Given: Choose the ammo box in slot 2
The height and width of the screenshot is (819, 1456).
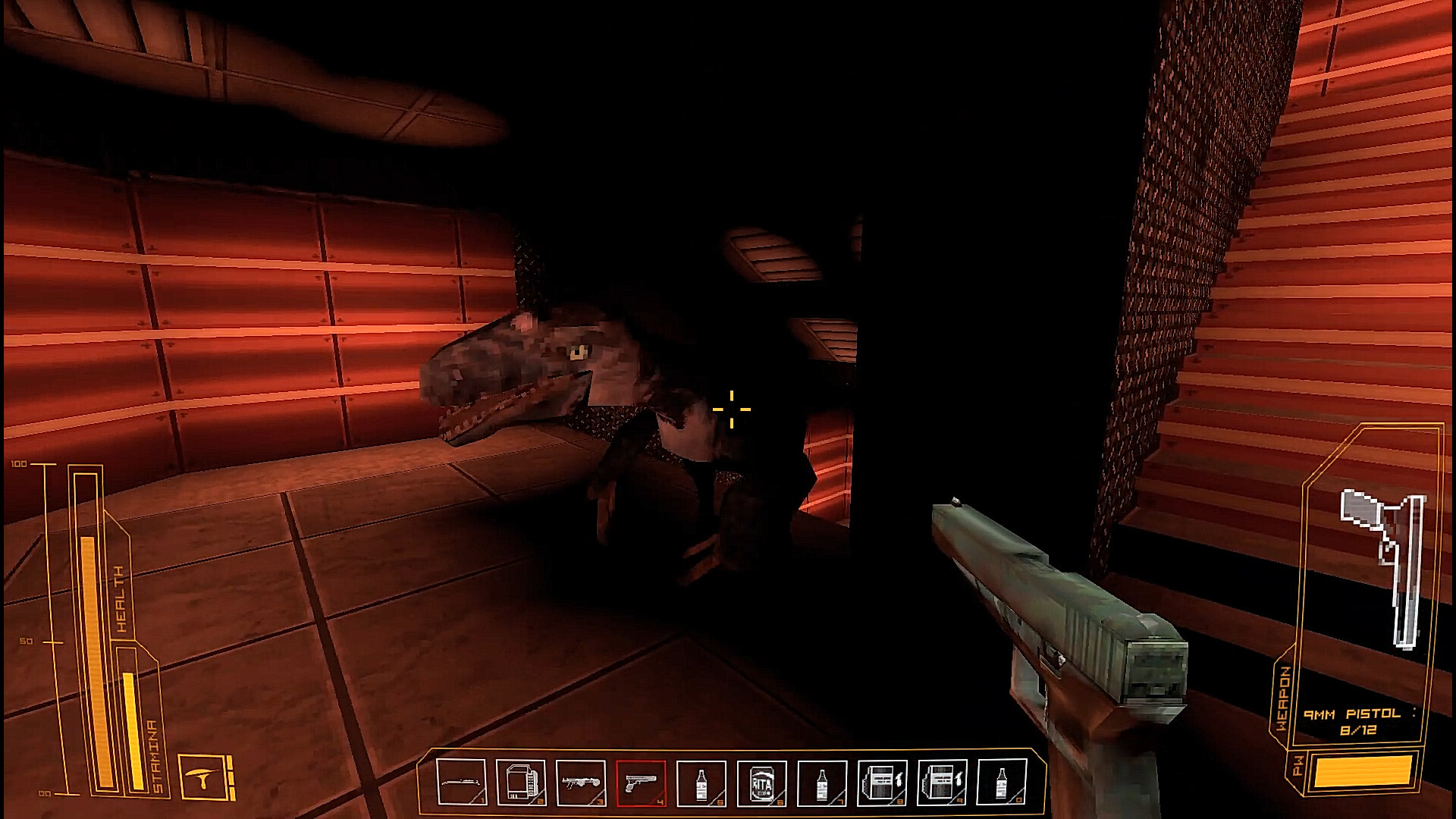Looking at the screenshot, I should 521,783.
